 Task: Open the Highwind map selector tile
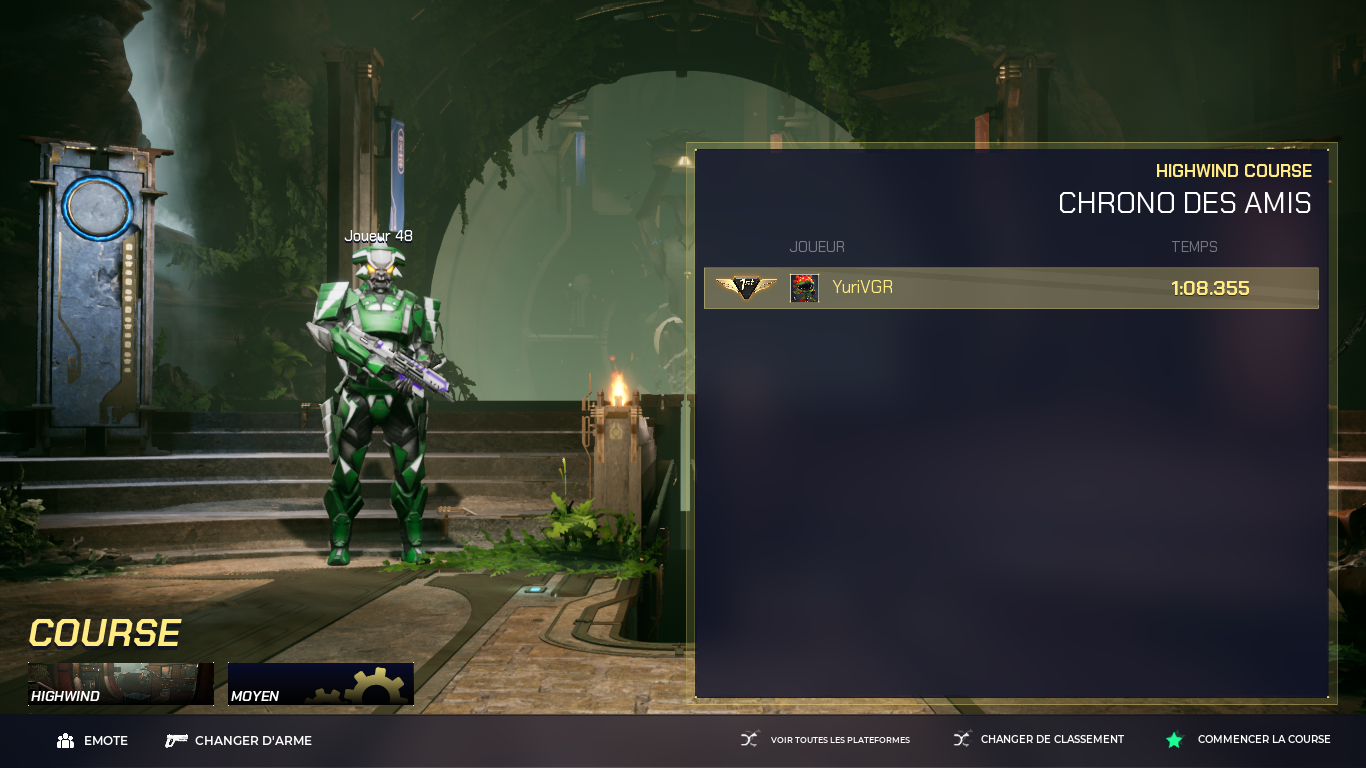121,684
